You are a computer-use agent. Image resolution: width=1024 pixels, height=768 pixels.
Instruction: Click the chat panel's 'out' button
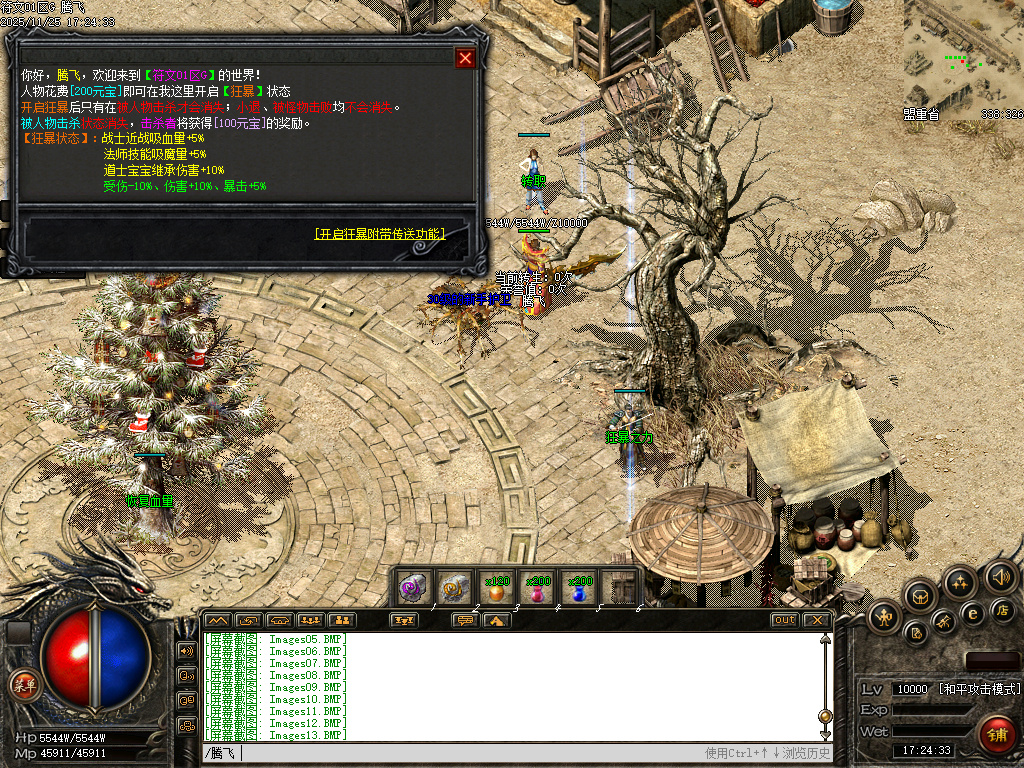coord(784,620)
